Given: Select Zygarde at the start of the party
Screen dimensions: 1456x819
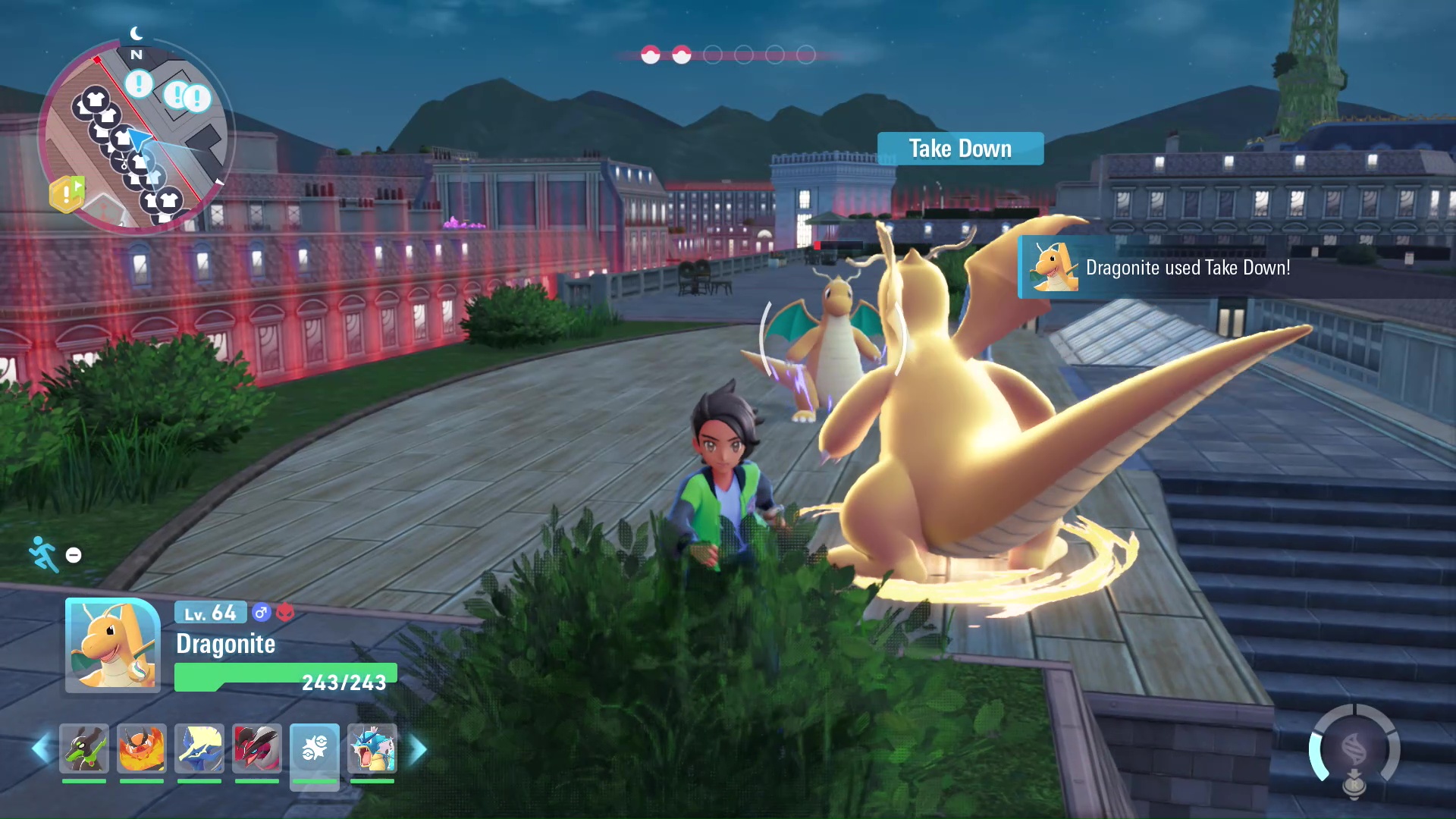Looking at the screenshot, I should click(83, 749).
